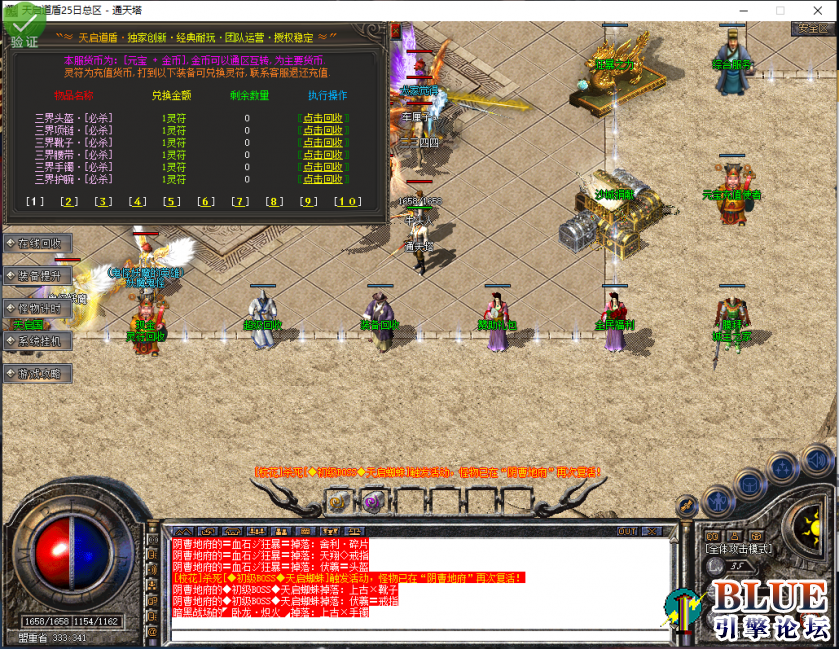This screenshot has height=649, width=839.
Task: Open page 10 of the exchange list
Action: (346, 201)
